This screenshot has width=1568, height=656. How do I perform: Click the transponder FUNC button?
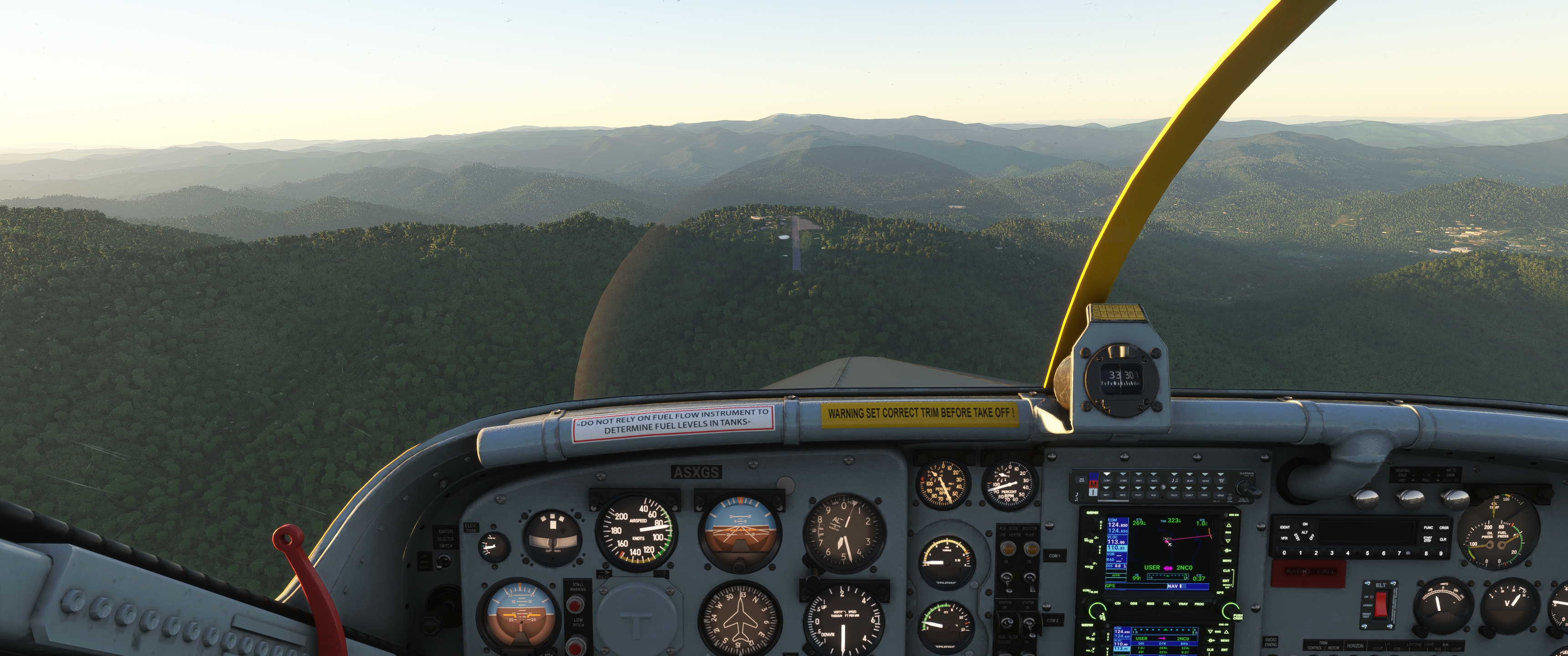(1428, 528)
